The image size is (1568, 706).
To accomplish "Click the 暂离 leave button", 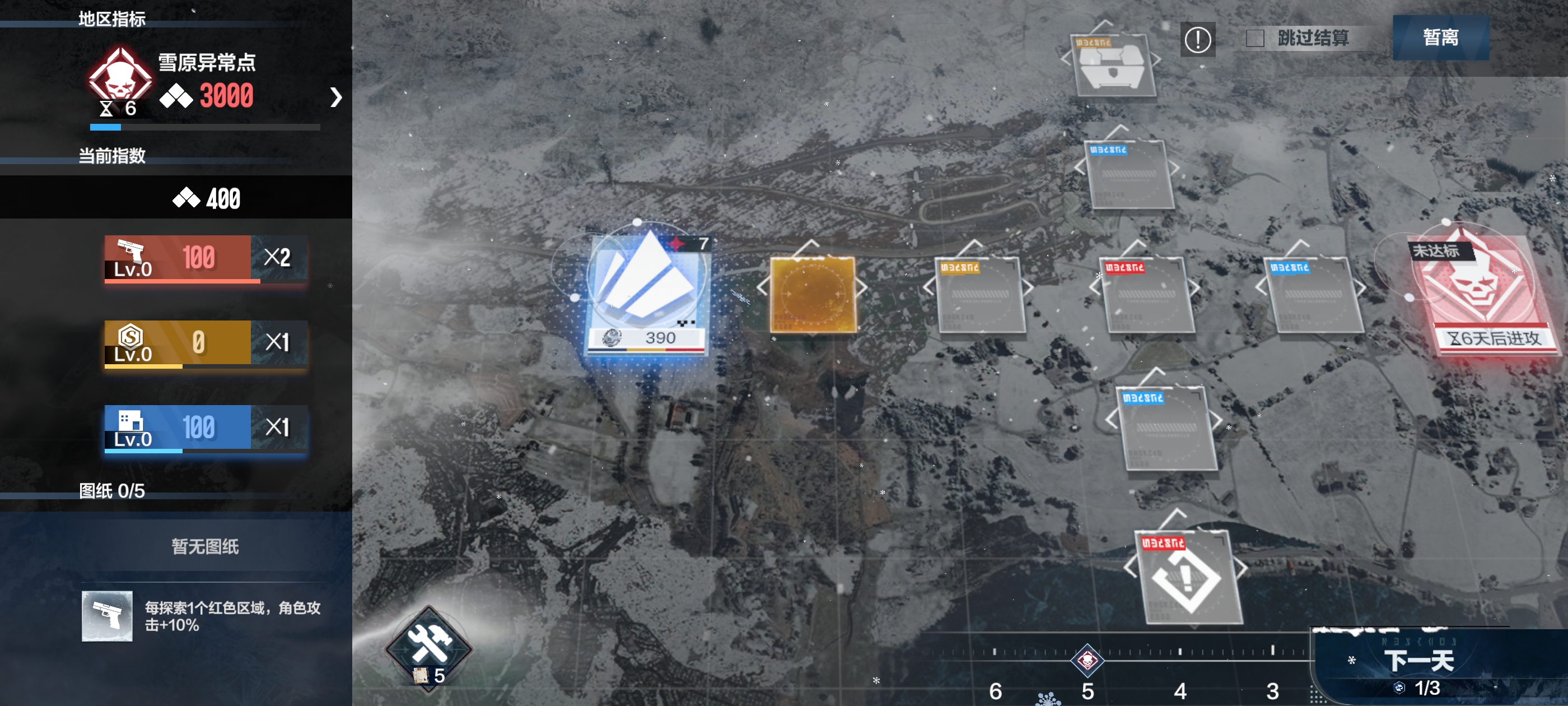I will tap(1440, 38).
